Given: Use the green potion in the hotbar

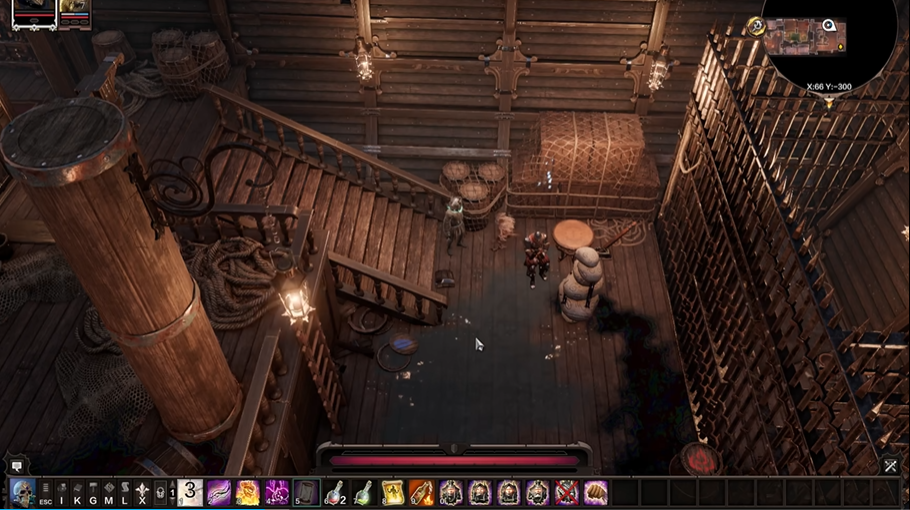Looking at the screenshot, I should point(364,493).
